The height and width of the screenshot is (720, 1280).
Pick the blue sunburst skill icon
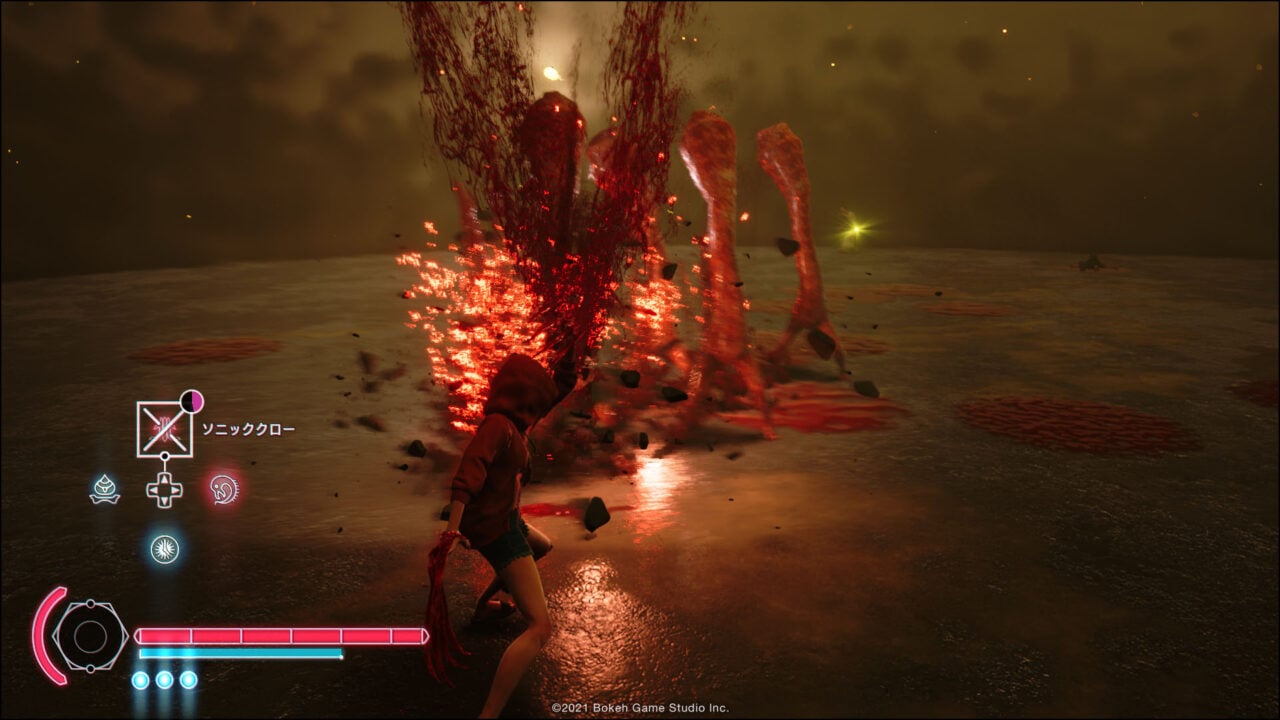(x=164, y=548)
